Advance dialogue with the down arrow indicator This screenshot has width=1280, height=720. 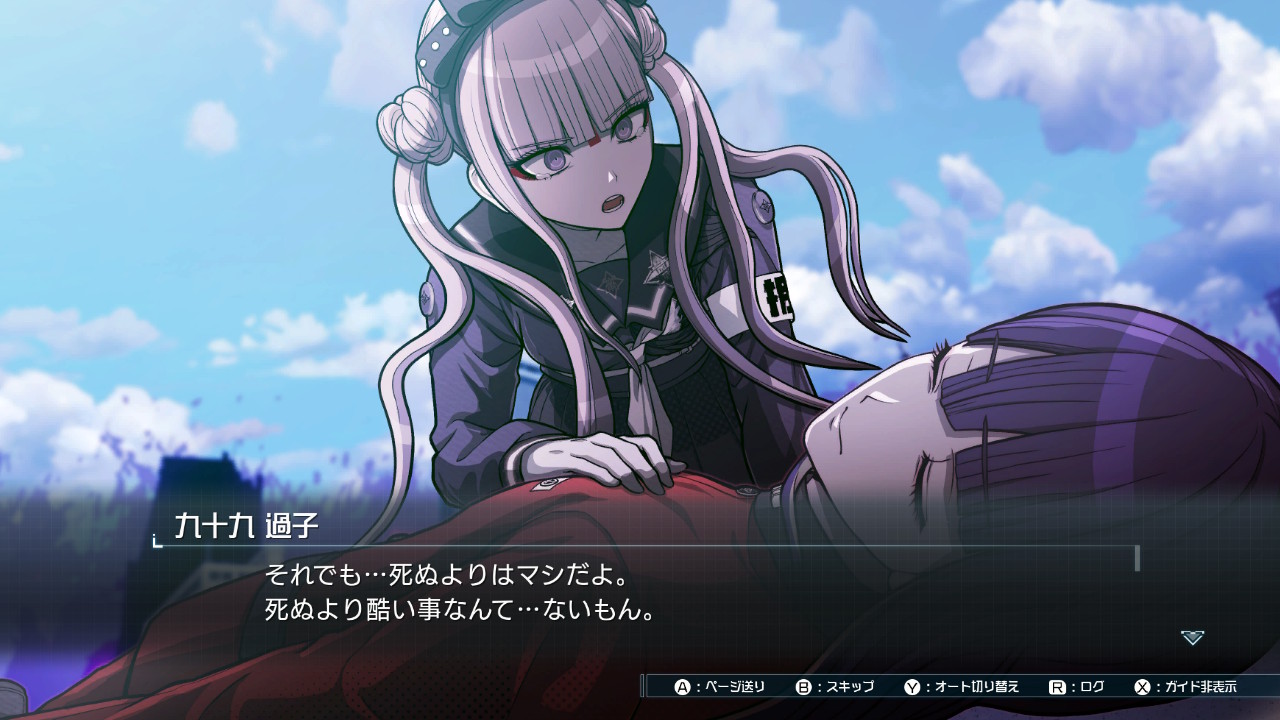coord(1192,637)
